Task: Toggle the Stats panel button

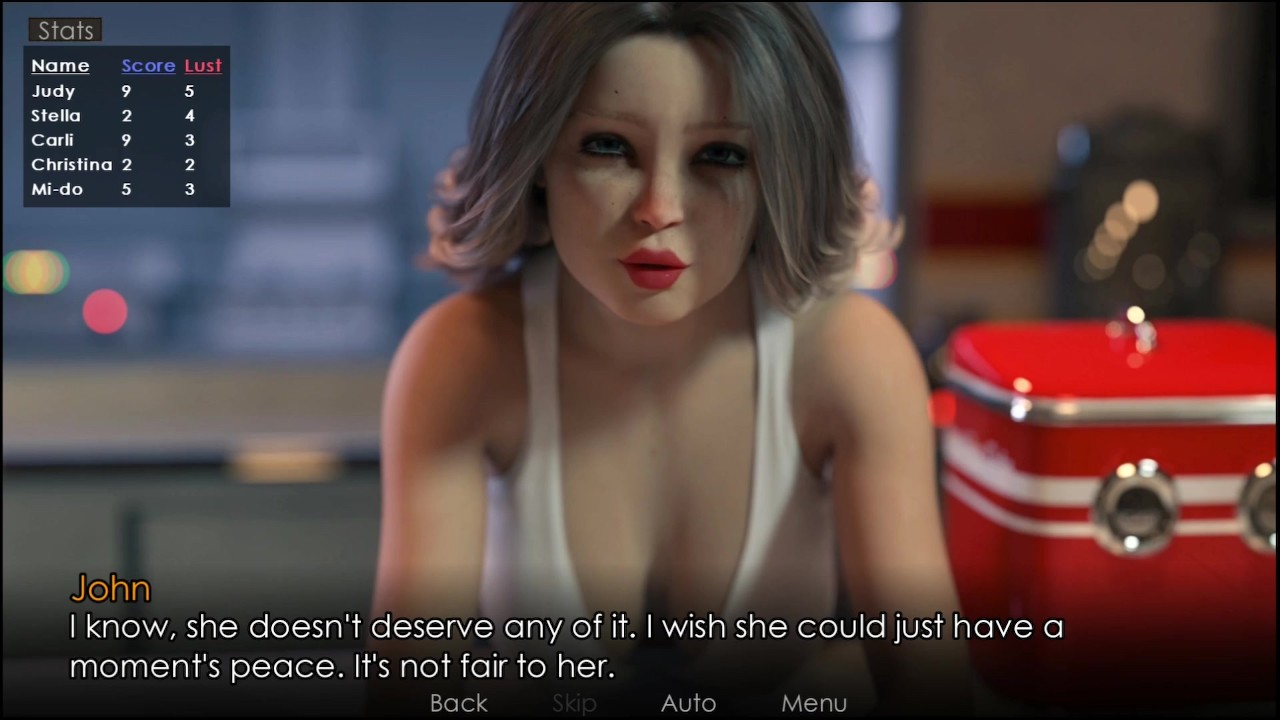Action: [65, 31]
